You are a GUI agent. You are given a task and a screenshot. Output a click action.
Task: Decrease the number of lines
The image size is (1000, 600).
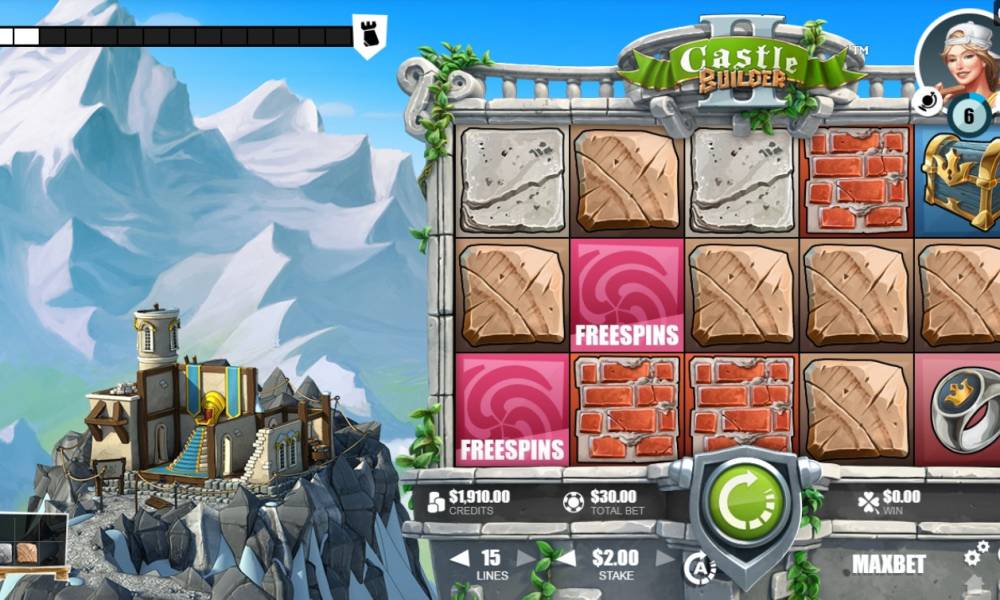coord(458,558)
